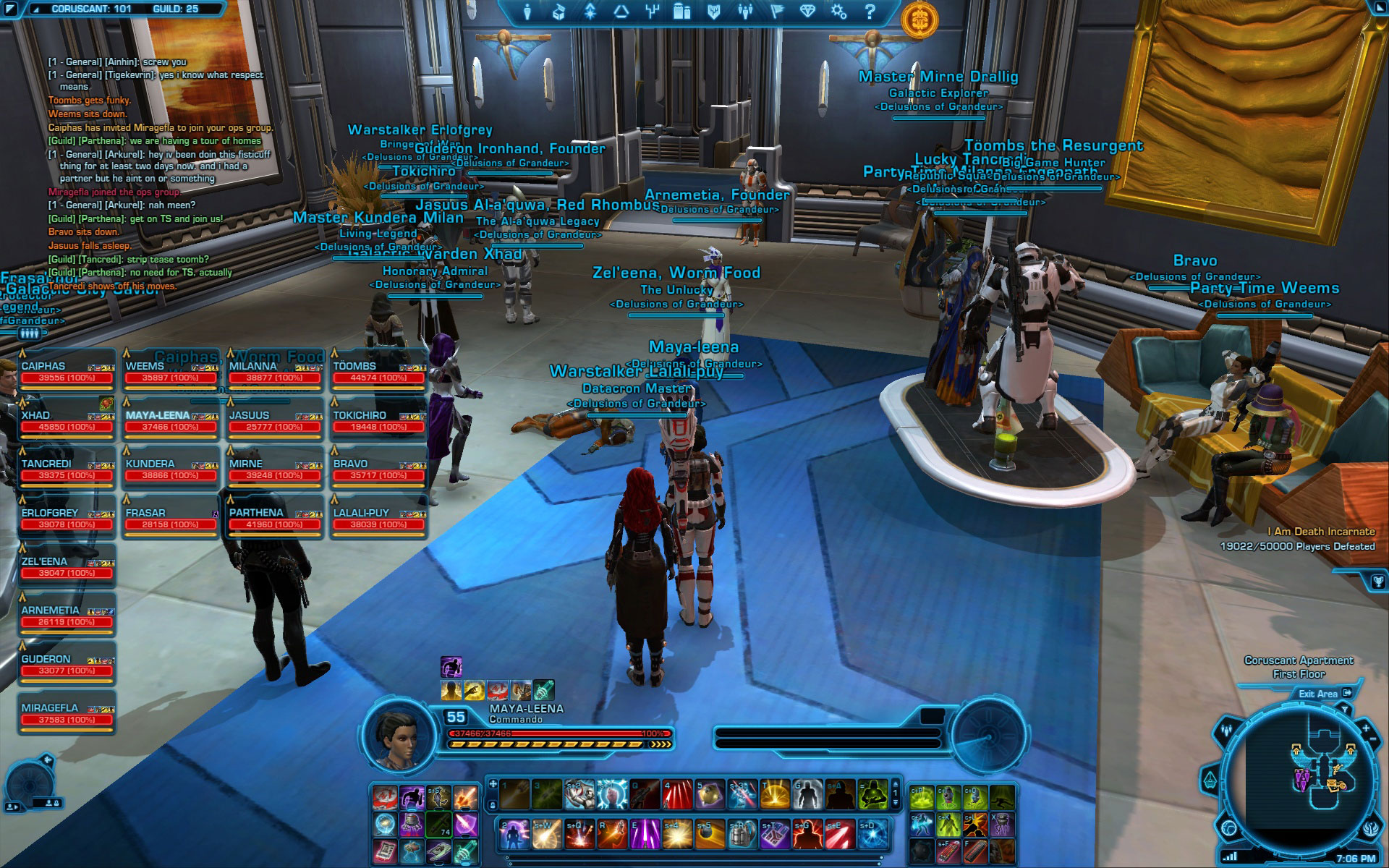Activate the red beams ability on key 4
The height and width of the screenshot is (868, 1389).
[677, 794]
